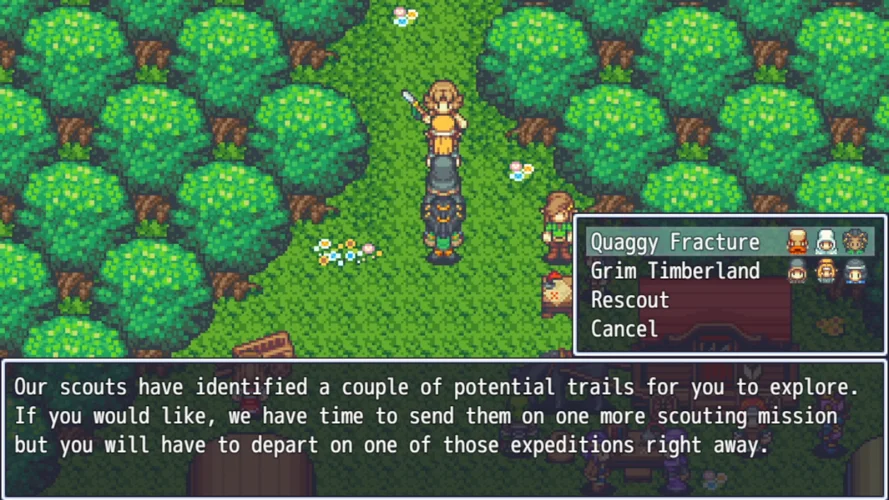Pick Rescout to send scouts again

point(630,300)
